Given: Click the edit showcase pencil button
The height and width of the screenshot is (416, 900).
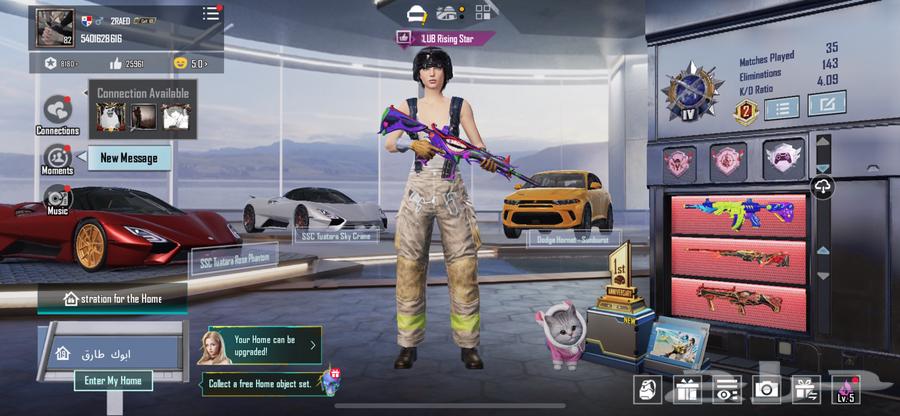Looking at the screenshot, I should pos(826,103).
